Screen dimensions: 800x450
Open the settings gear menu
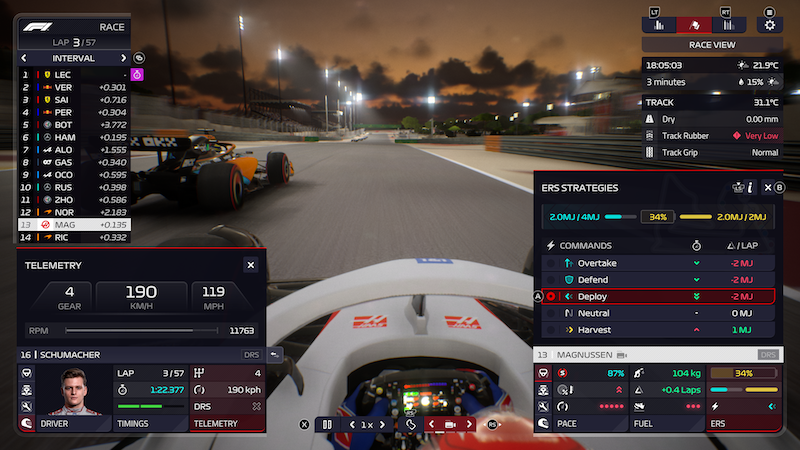point(769,25)
